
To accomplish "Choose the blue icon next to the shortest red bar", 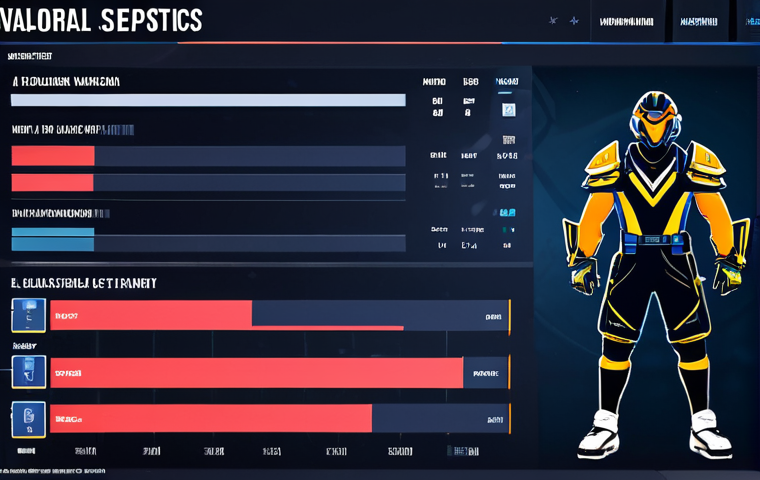I will pos(28,315).
